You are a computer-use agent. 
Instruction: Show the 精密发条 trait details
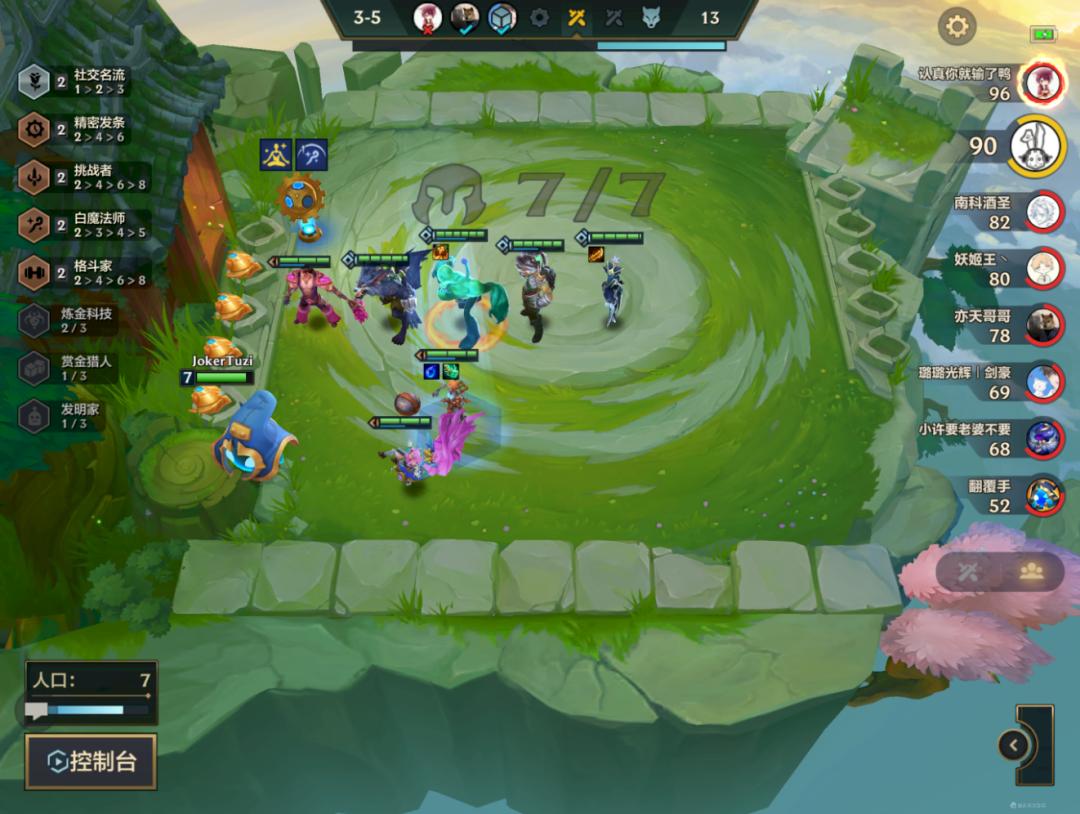point(85,129)
